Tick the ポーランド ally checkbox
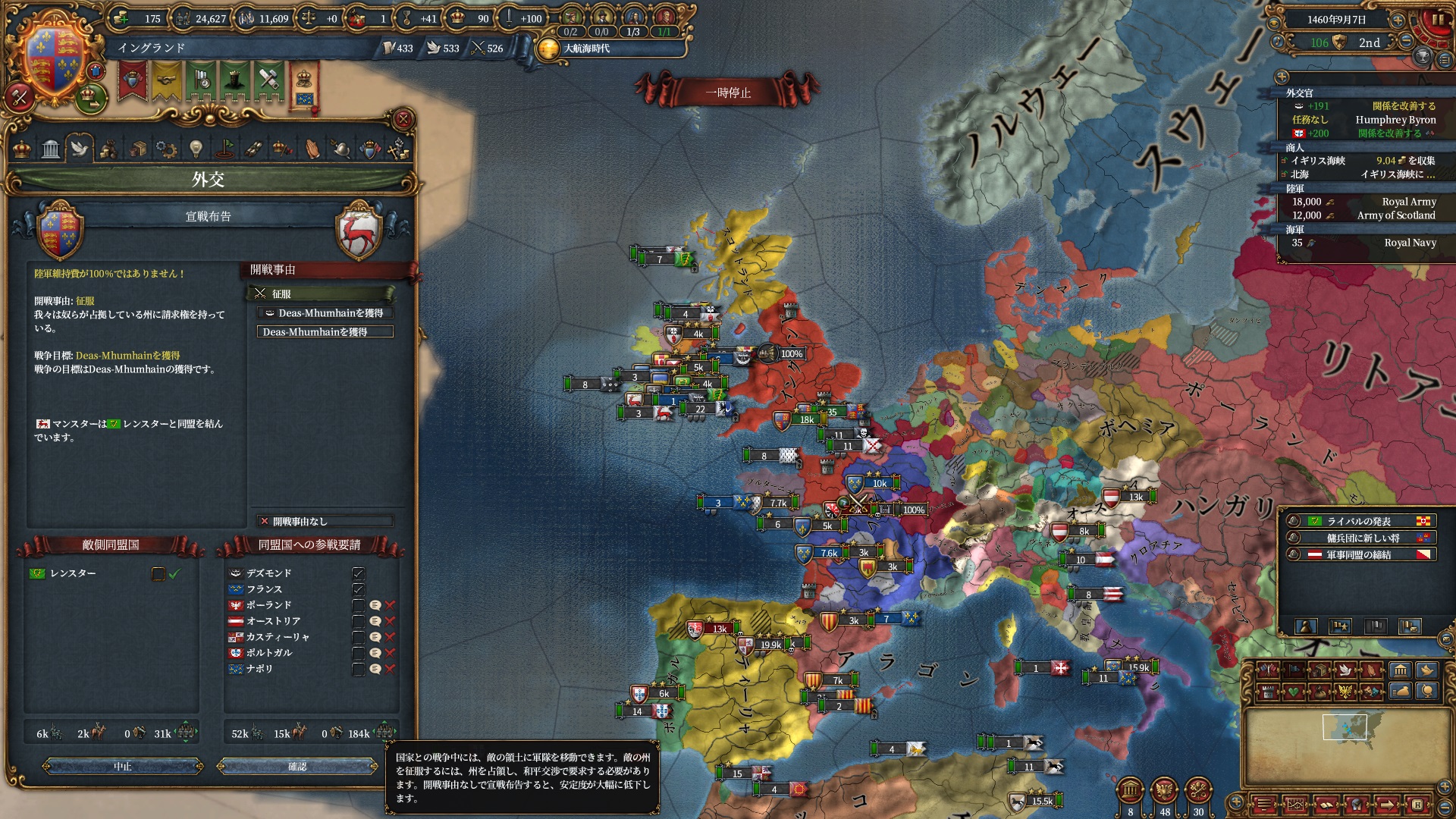Viewport: 1456px width, 819px height. pyautogui.click(x=359, y=605)
